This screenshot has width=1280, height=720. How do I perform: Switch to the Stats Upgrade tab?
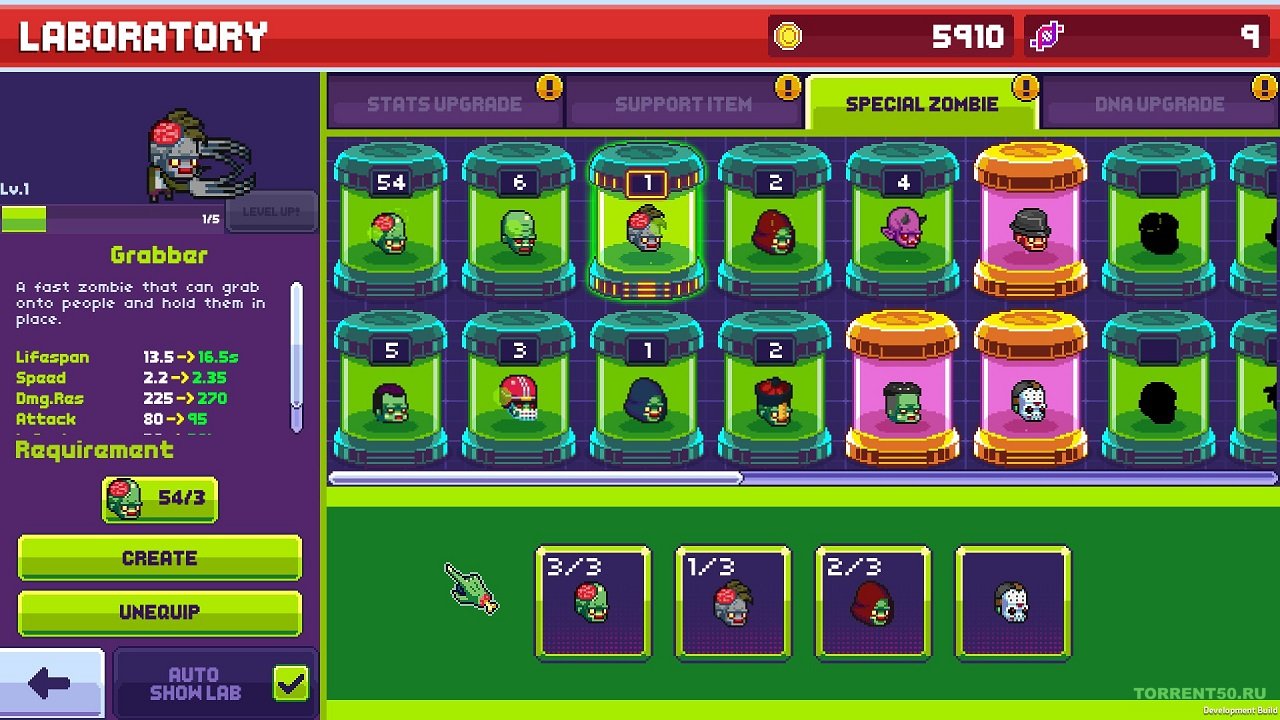click(x=444, y=104)
